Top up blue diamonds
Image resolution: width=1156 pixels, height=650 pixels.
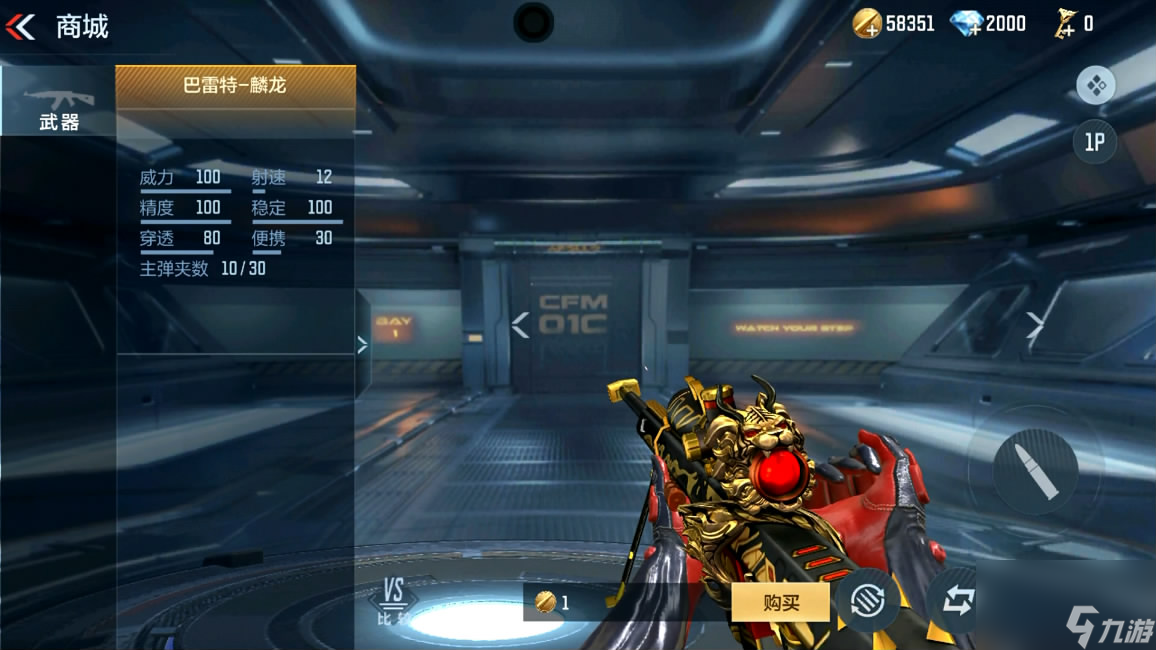click(x=965, y=24)
